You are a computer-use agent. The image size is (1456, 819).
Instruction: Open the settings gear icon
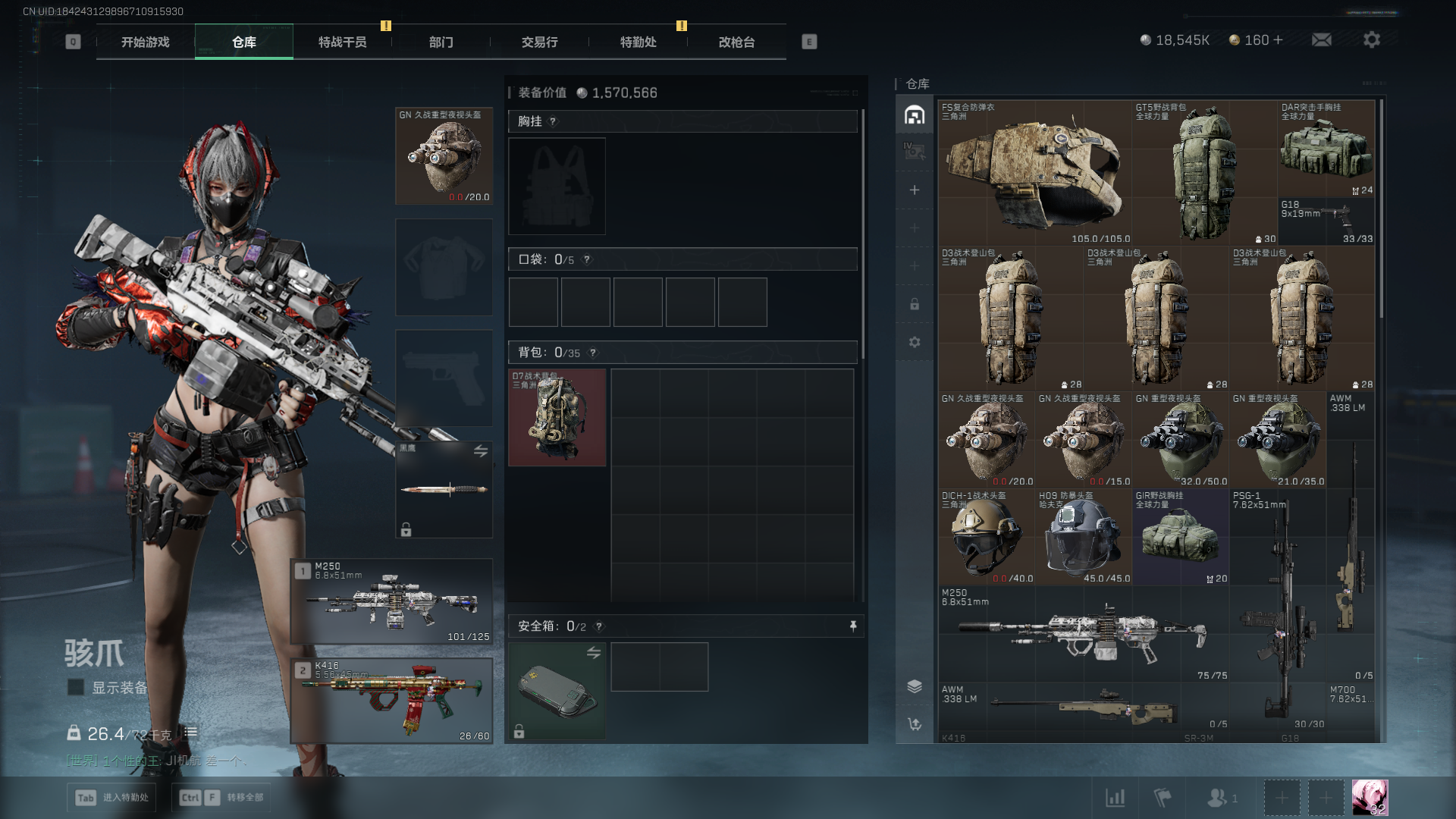click(x=1372, y=39)
